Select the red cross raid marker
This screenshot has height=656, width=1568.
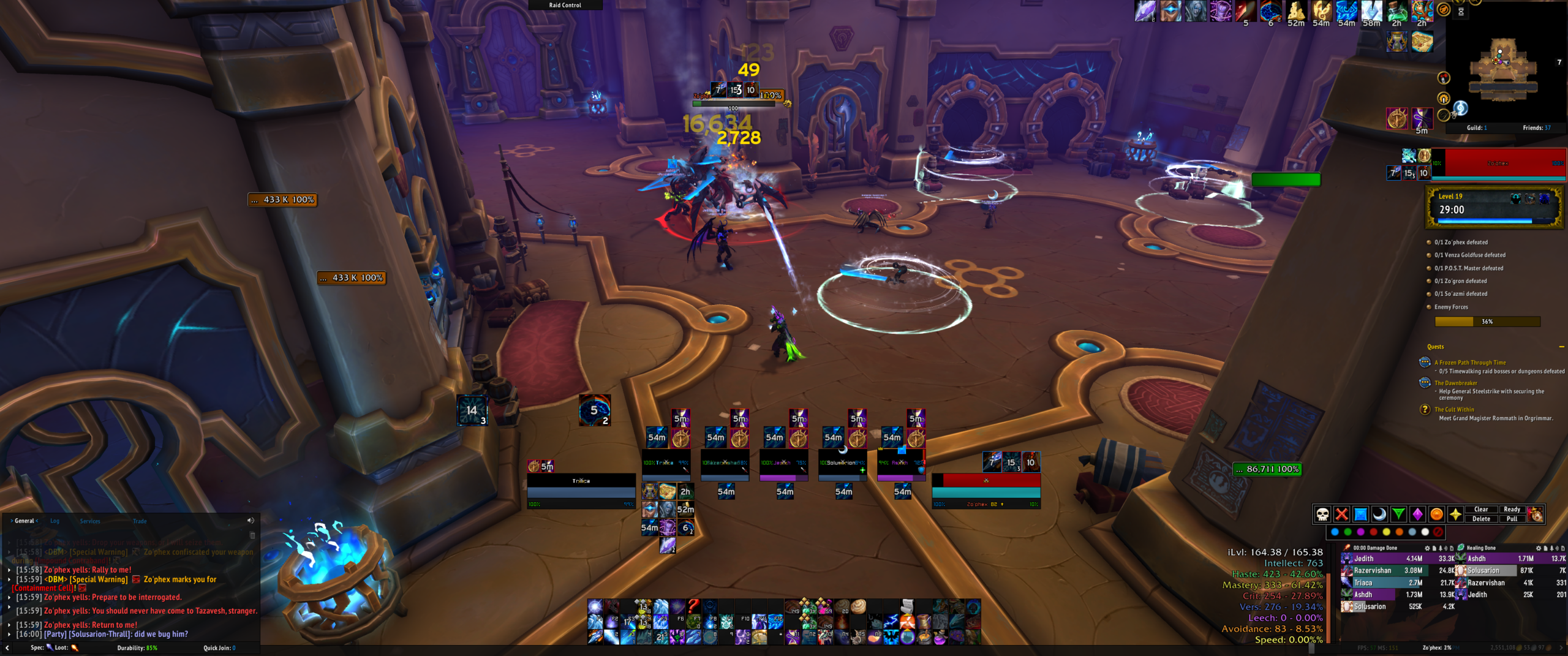[x=1341, y=514]
